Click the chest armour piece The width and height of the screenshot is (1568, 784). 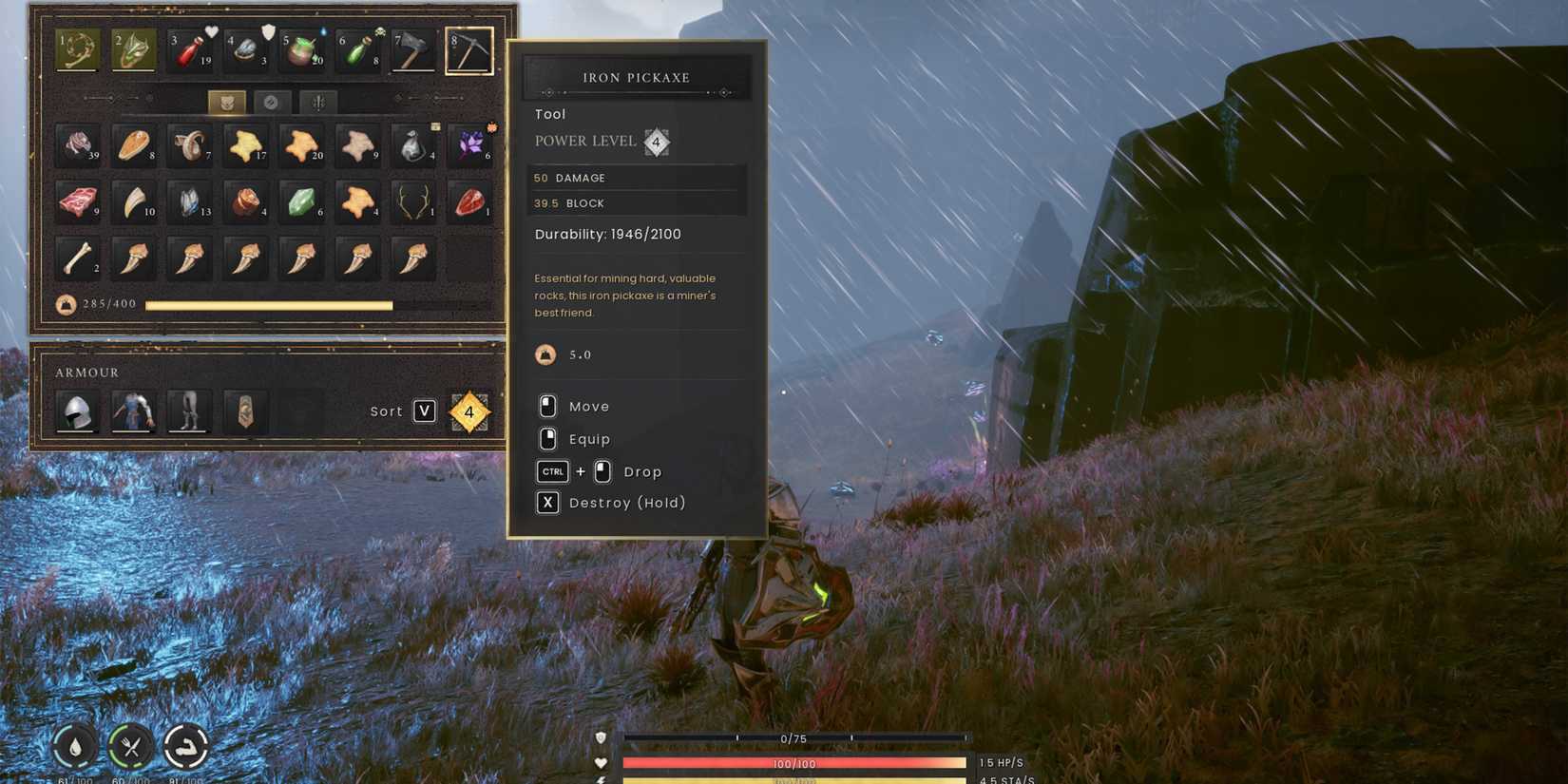[x=133, y=411]
